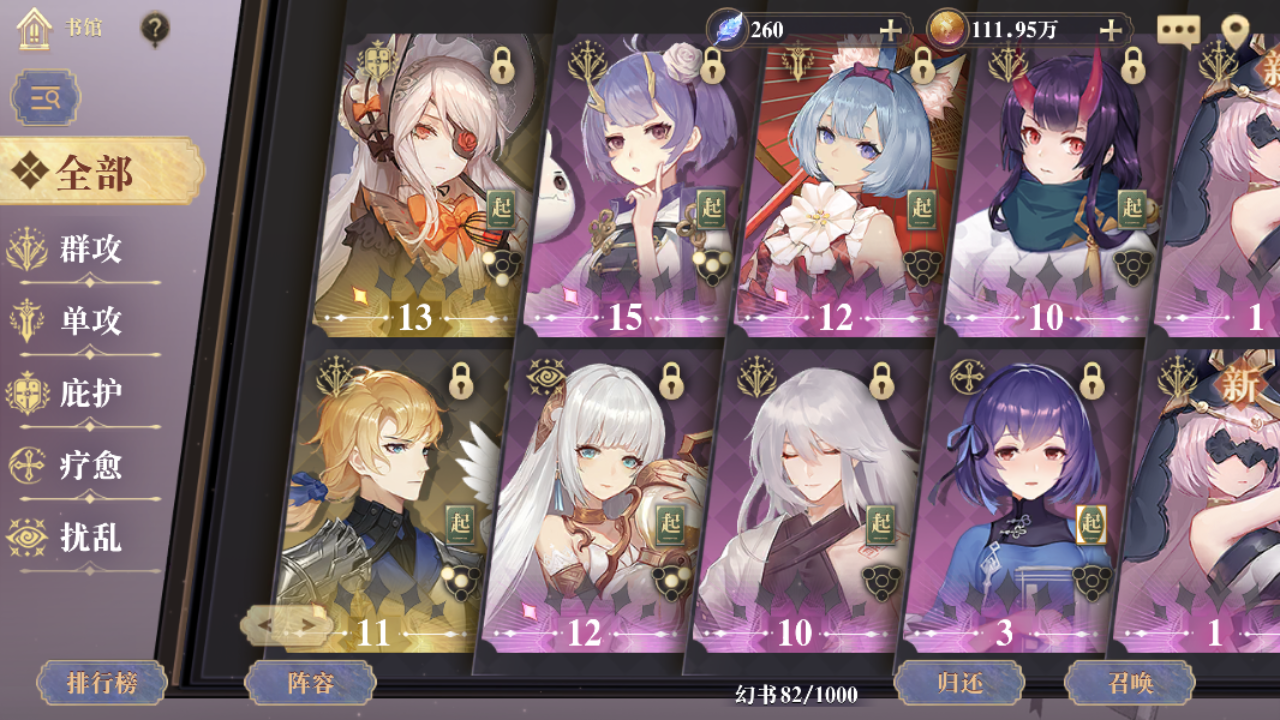Toggle the lock on the level 15 card
1280x720 pixels.
pyautogui.click(x=712, y=69)
